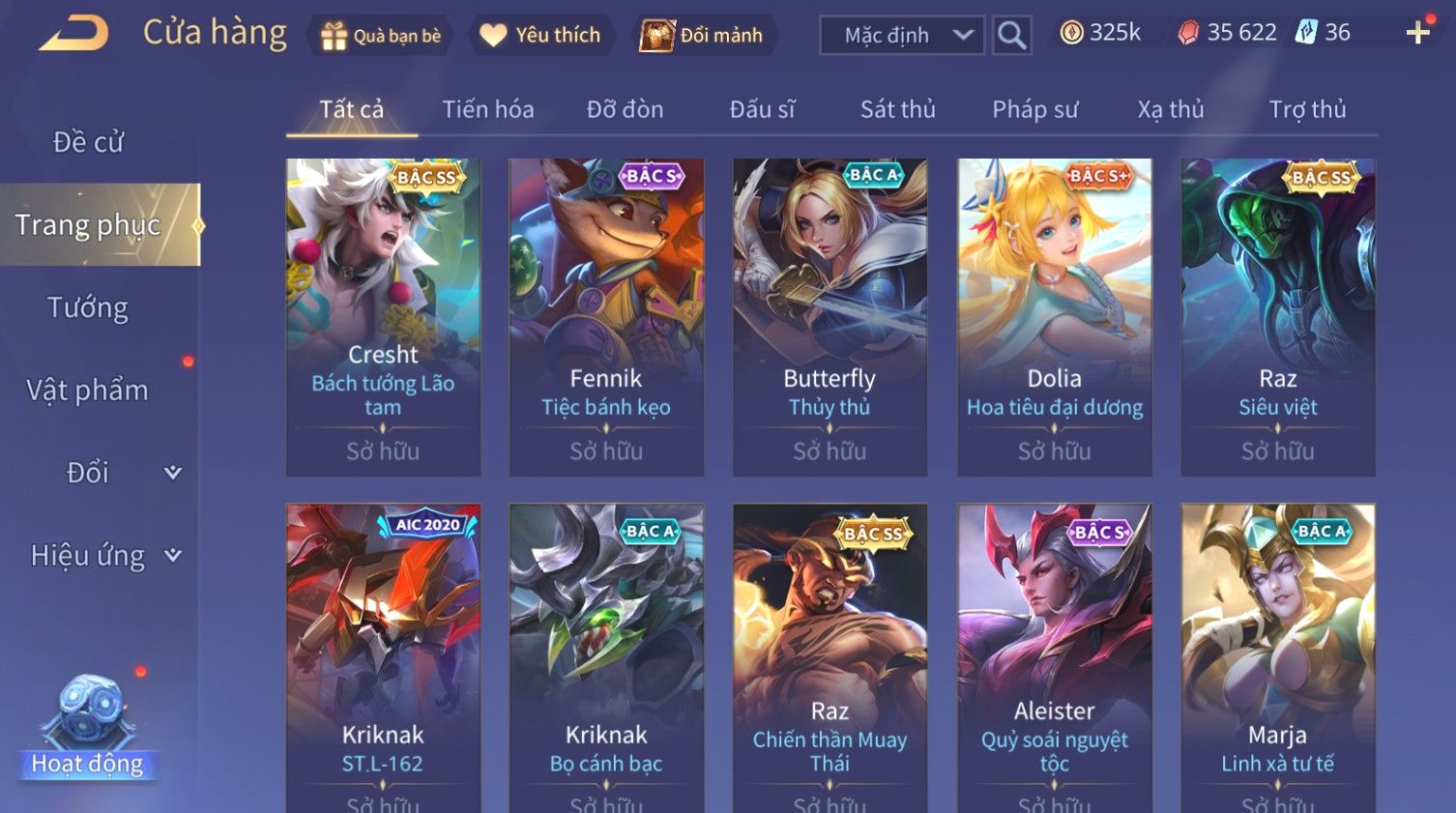Select the Đỡ đòn category tab
This screenshot has height=813, width=1456.
pyautogui.click(x=625, y=109)
